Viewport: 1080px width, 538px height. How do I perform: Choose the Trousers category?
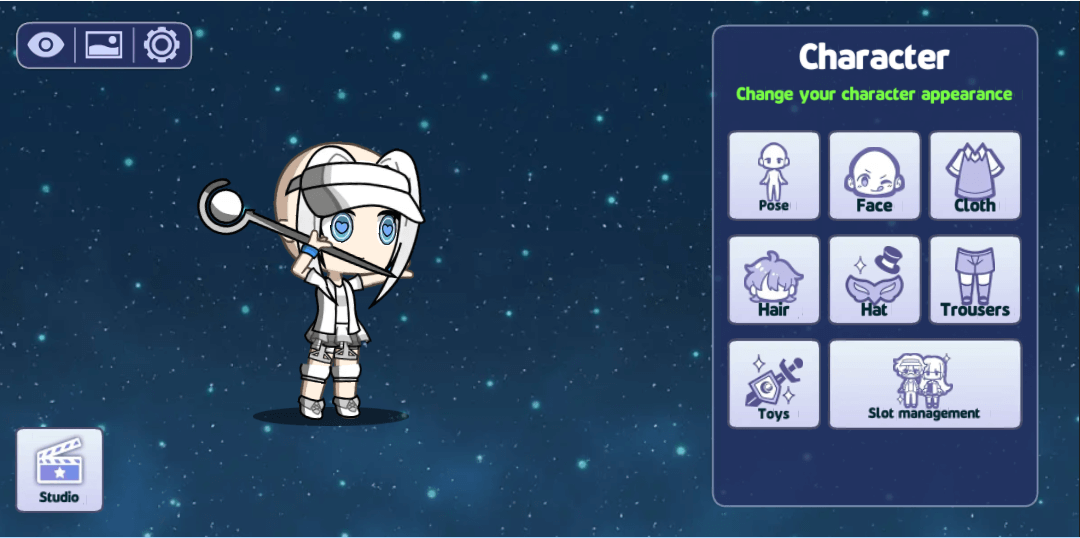[x=975, y=280]
